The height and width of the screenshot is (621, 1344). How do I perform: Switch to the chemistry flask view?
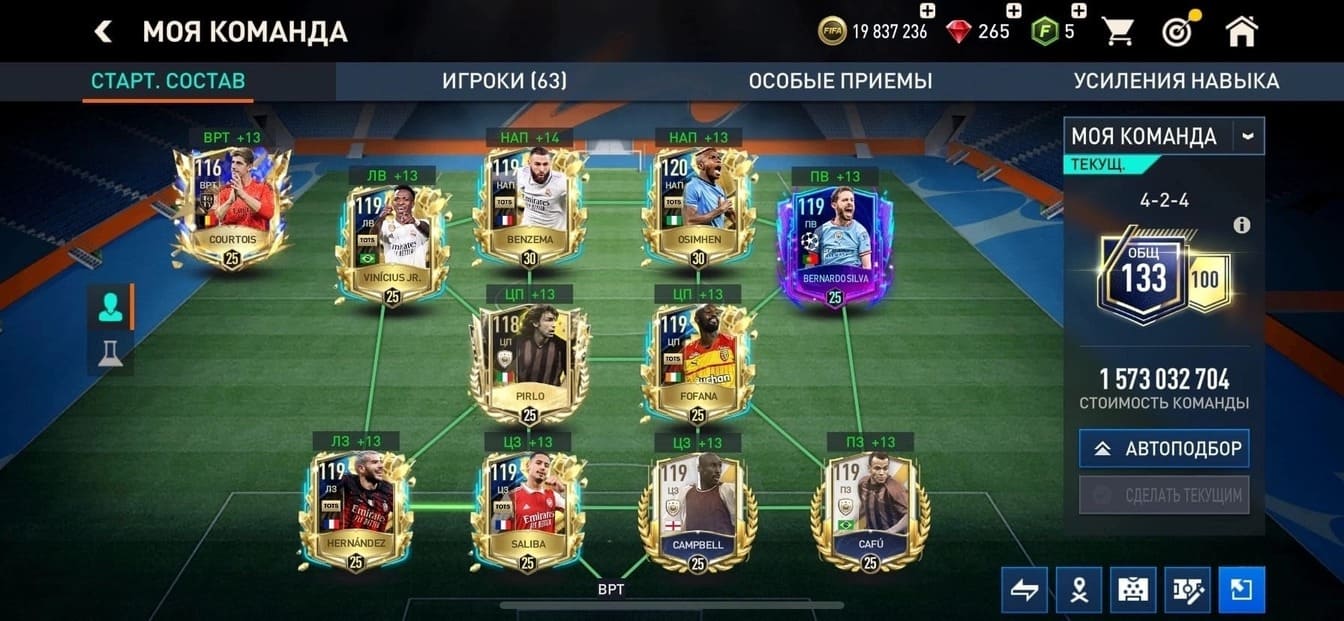(x=110, y=353)
